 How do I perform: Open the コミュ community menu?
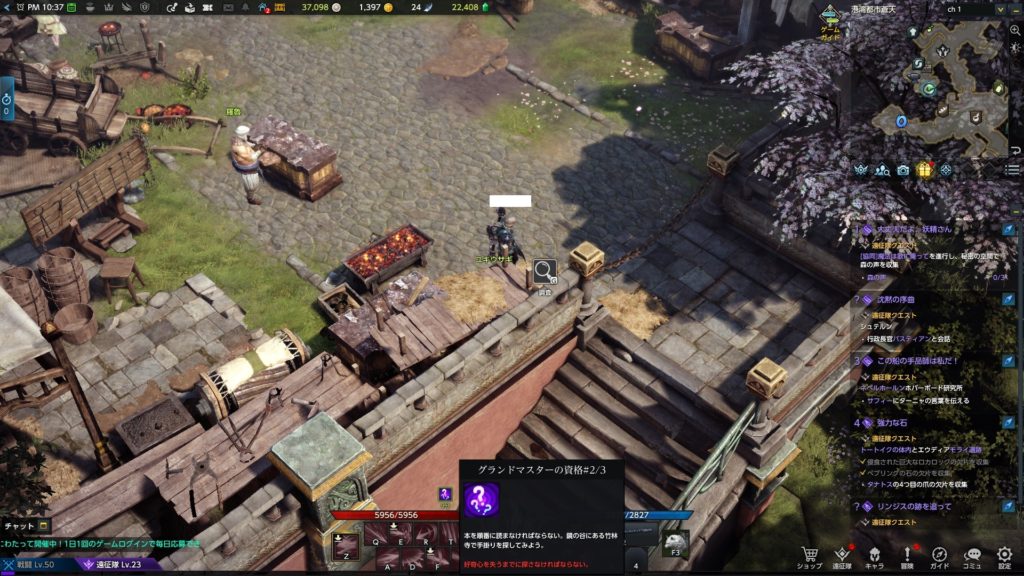point(973,556)
